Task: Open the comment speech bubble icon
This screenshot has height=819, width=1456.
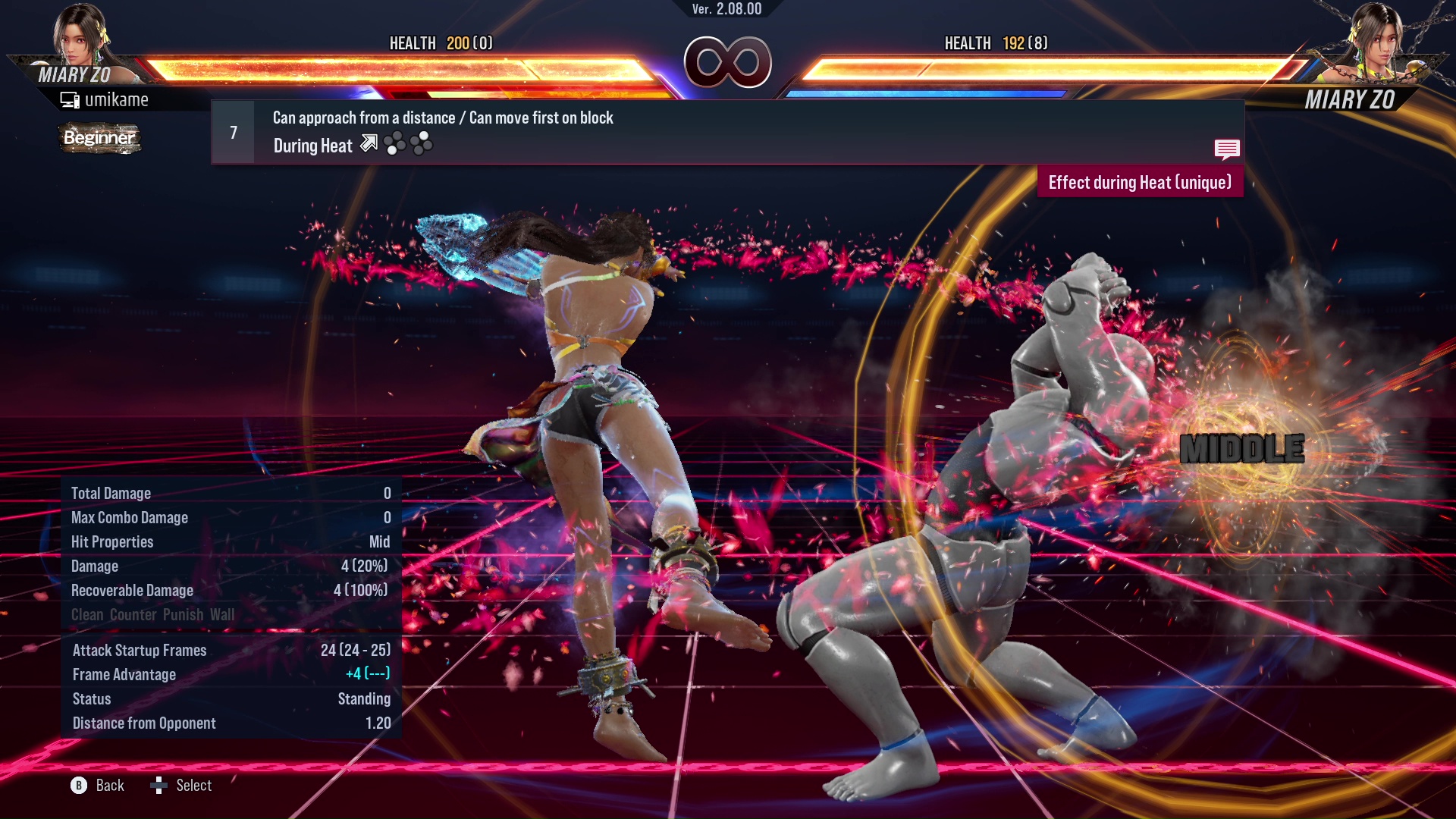Action: (x=1227, y=149)
